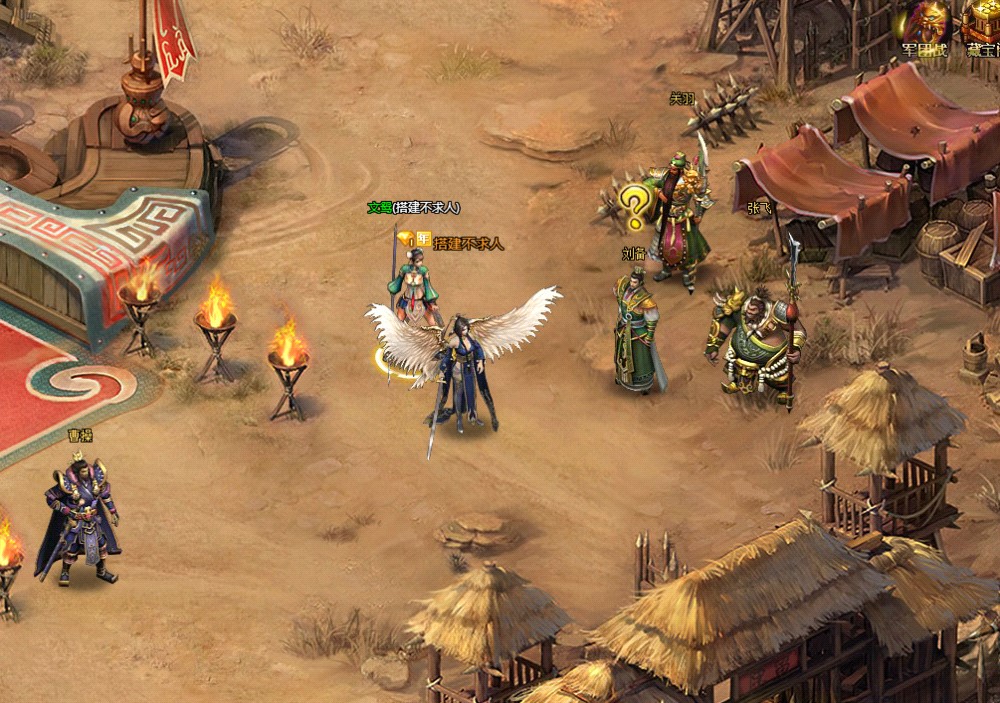Image resolution: width=1000 pixels, height=703 pixels.
Task: Open the 藏宝阁 treasure chest icon
Action: 982,24
